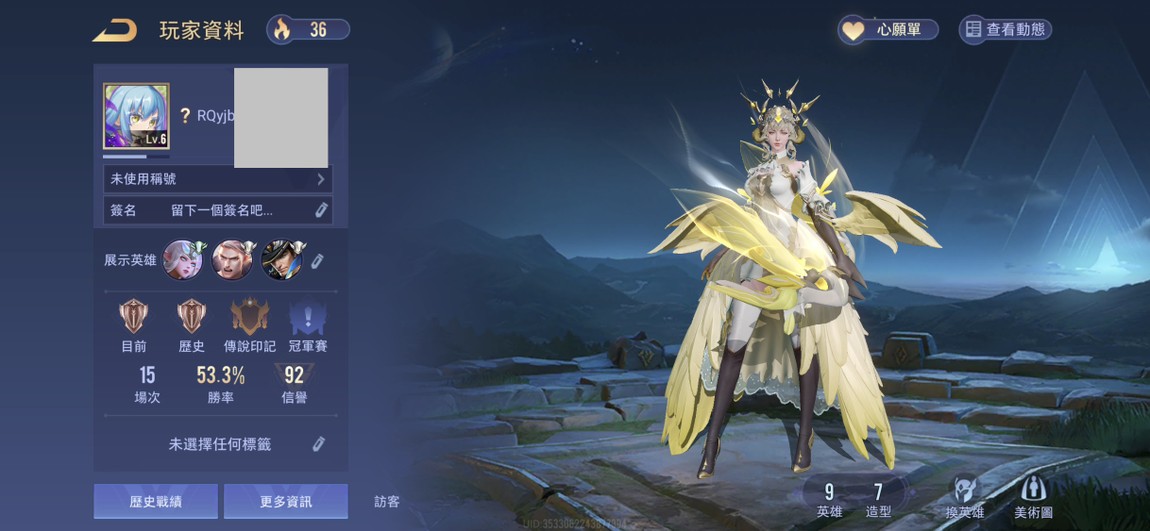This screenshot has height=531, width=1150.
Task: Click the player avatar portrait
Action: pyautogui.click(x=136, y=116)
